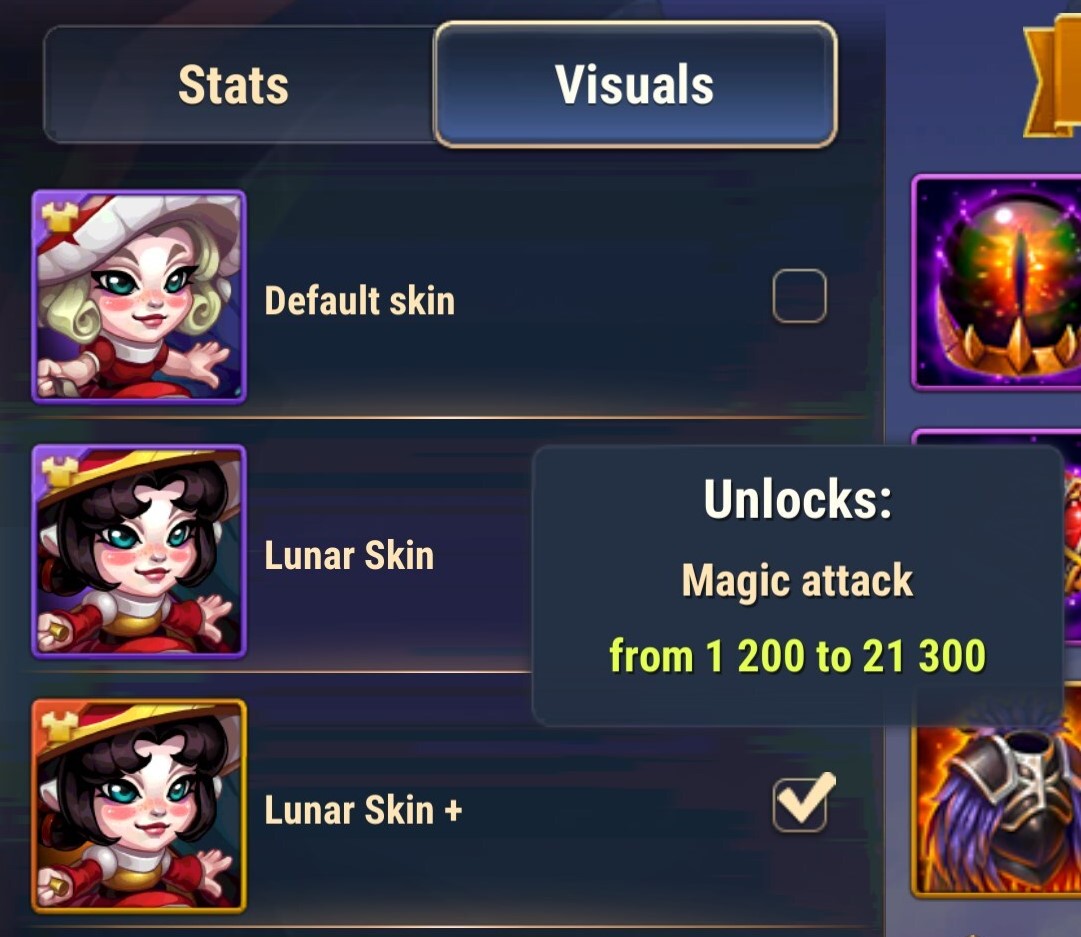
Task: Tick the Default skin checkbox
Action: pyautogui.click(x=799, y=296)
